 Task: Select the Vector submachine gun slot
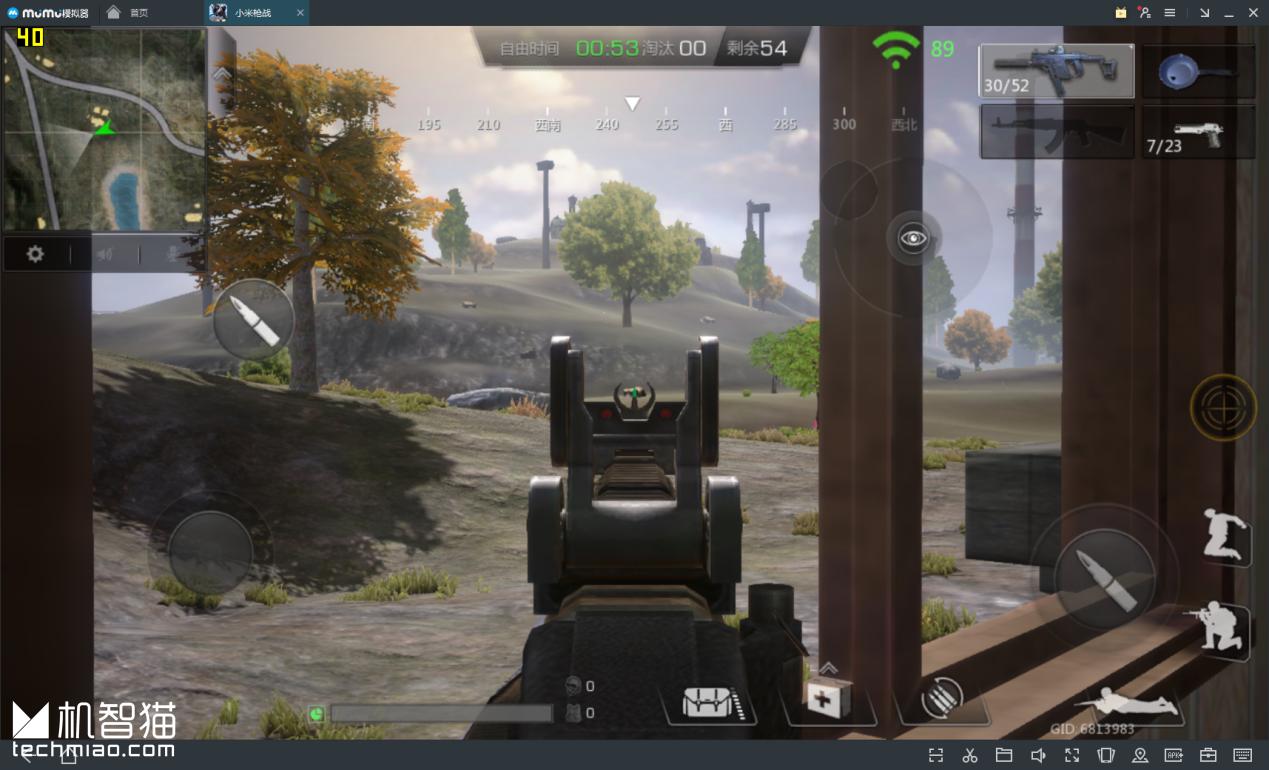coord(1056,71)
